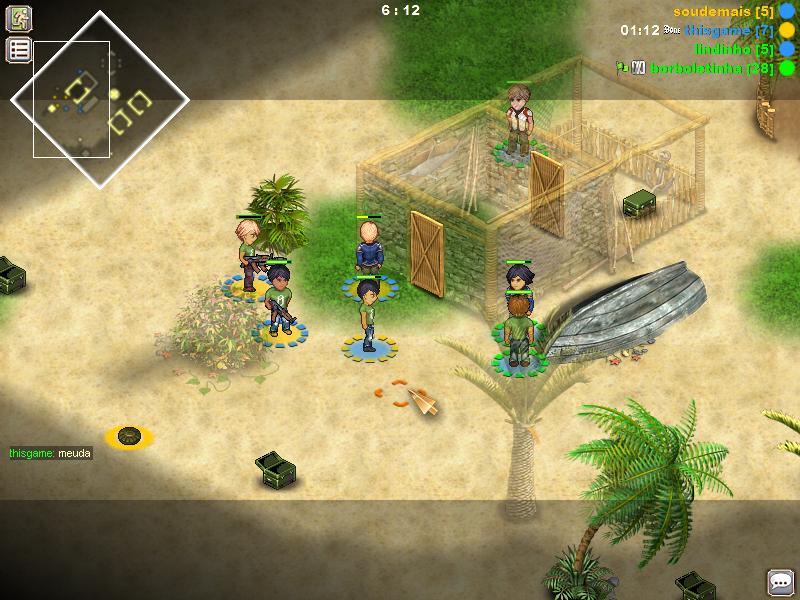Open the list menu button
This screenshot has height=600, width=800.
(x=19, y=50)
